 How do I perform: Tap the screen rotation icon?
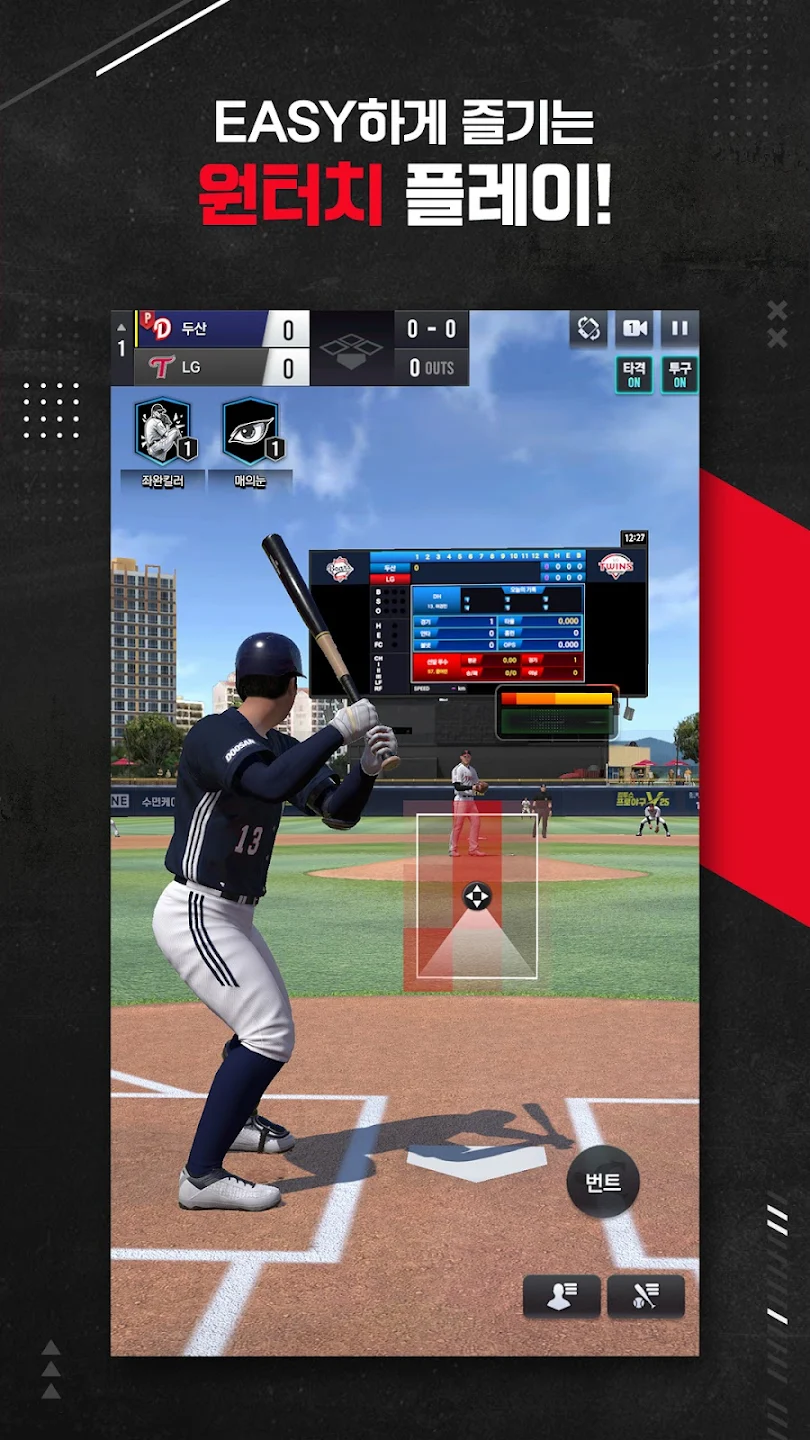point(588,328)
